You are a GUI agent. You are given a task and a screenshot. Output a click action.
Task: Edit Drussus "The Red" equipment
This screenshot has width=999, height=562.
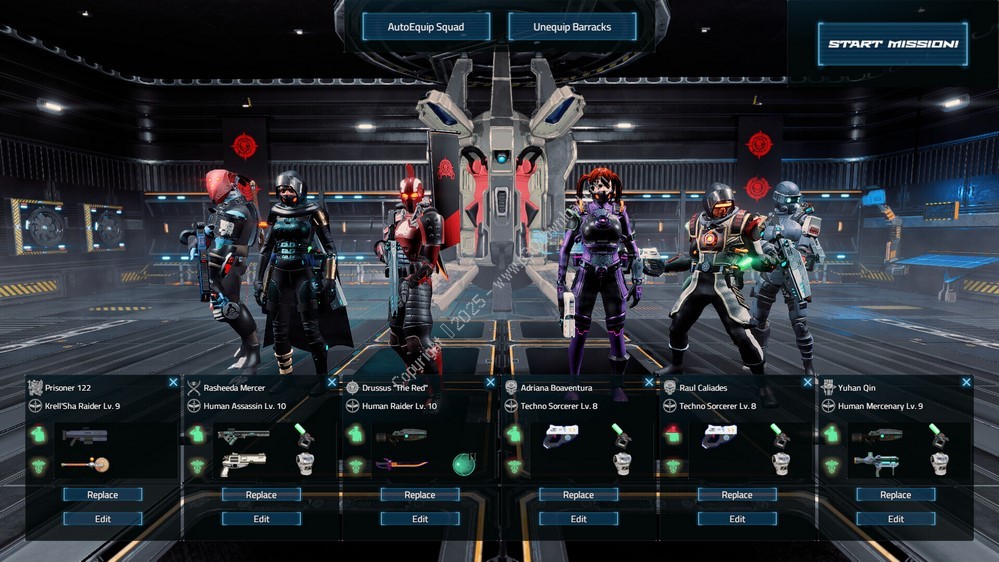click(x=420, y=519)
